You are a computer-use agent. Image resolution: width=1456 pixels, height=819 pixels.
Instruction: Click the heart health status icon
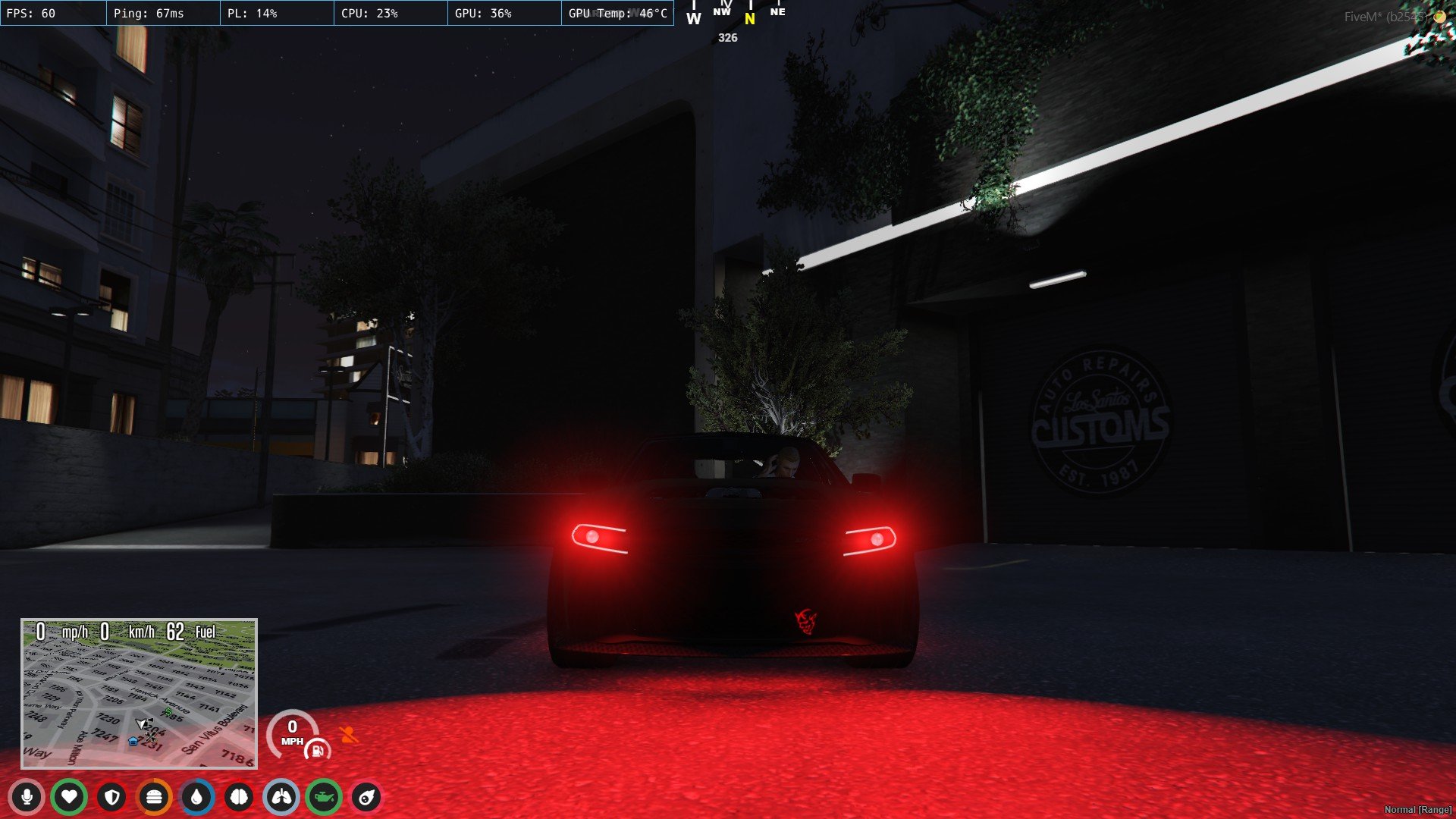[x=69, y=797]
